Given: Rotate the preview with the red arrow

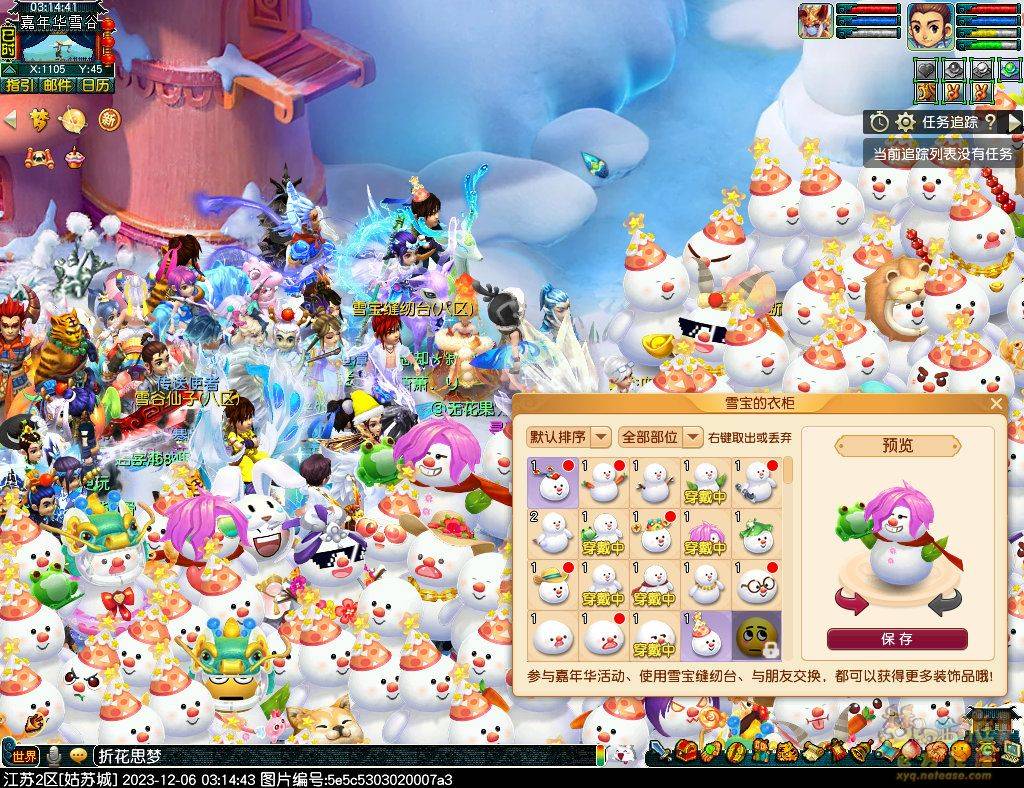Looking at the screenshot, I should click(850, 602).
